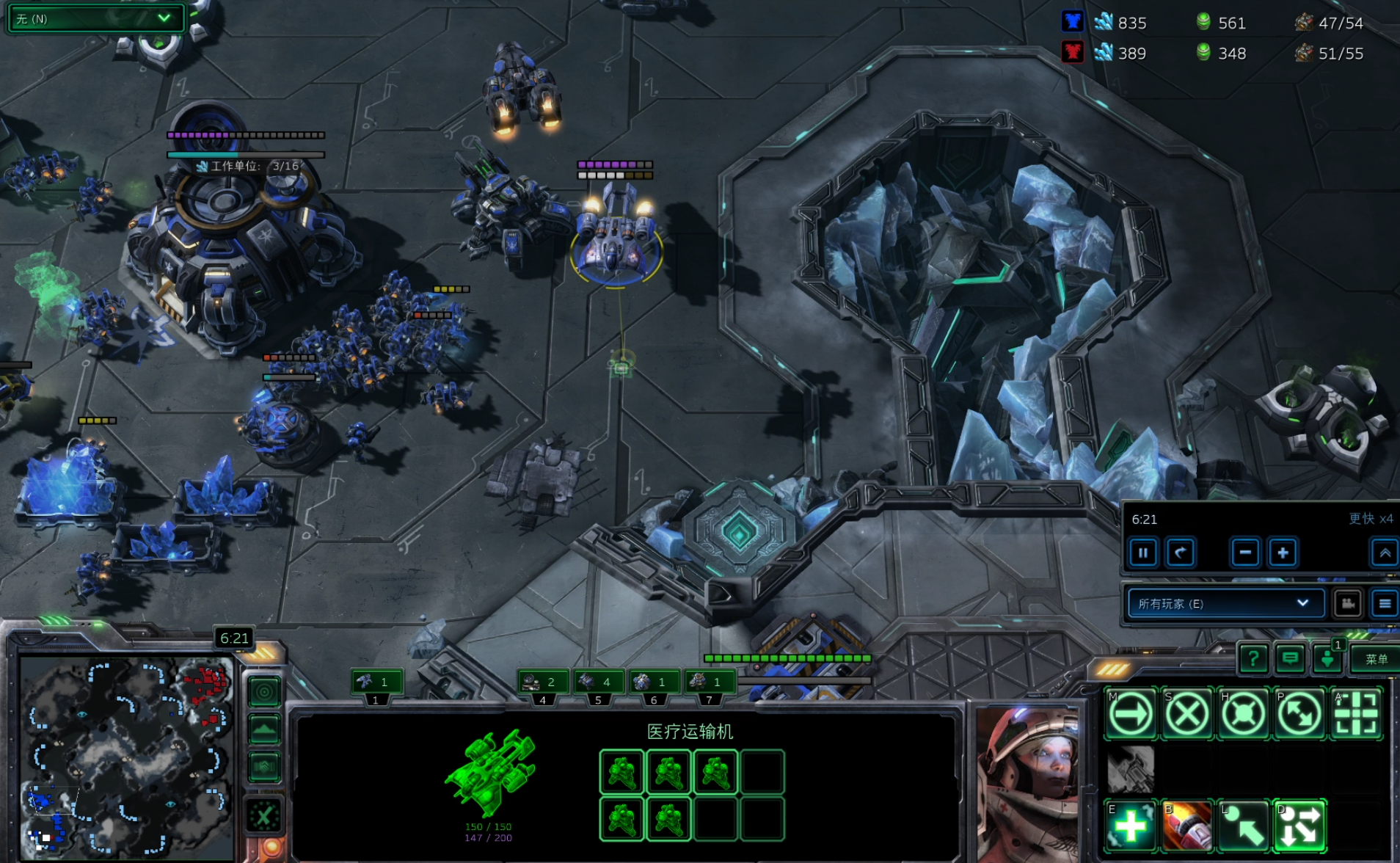1400x863 pixels.
Task: Toggle the replay camera follow button
Action: tap(1348, 603)
